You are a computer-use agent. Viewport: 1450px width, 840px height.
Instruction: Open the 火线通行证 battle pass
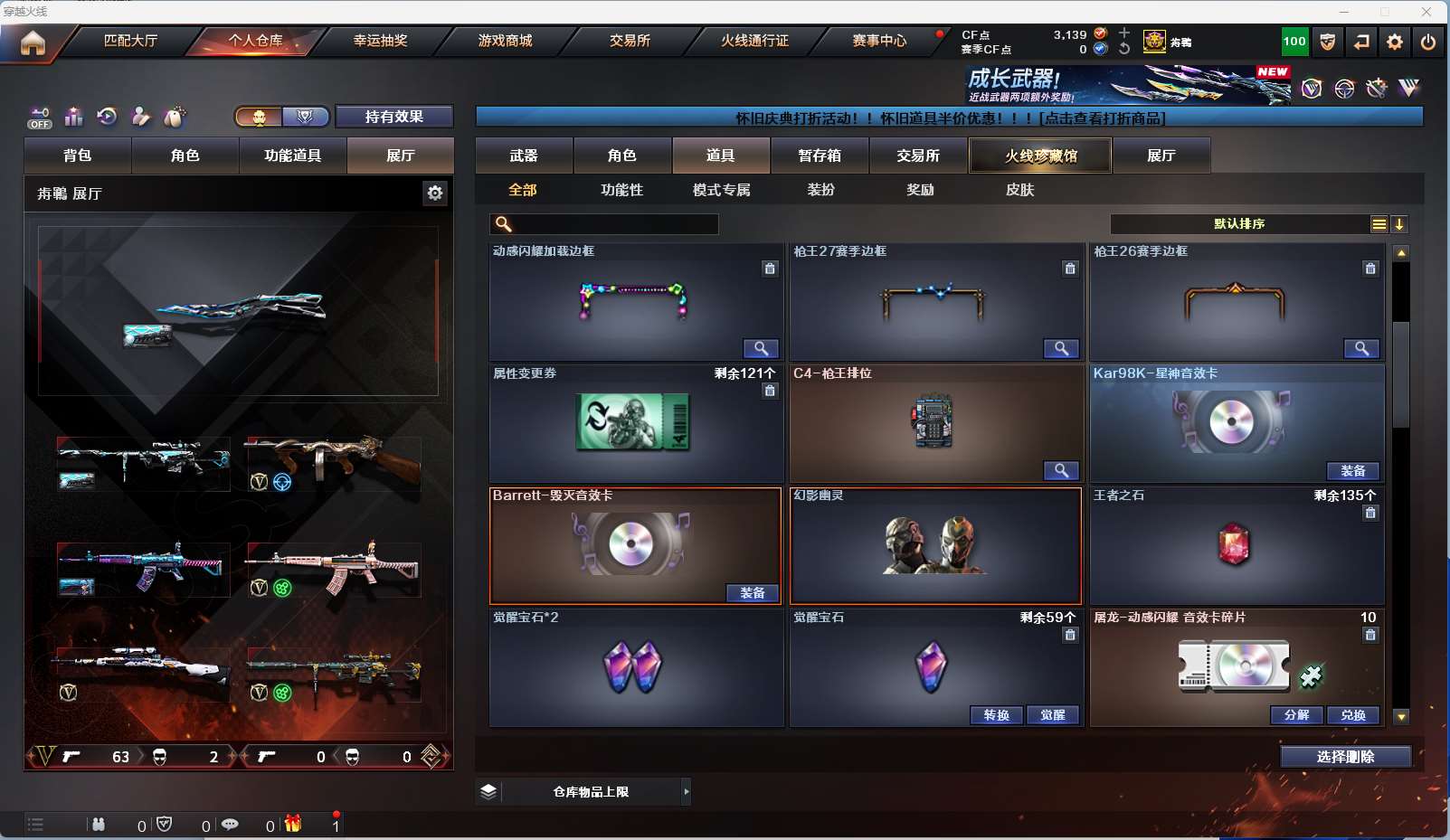[754, 41]
